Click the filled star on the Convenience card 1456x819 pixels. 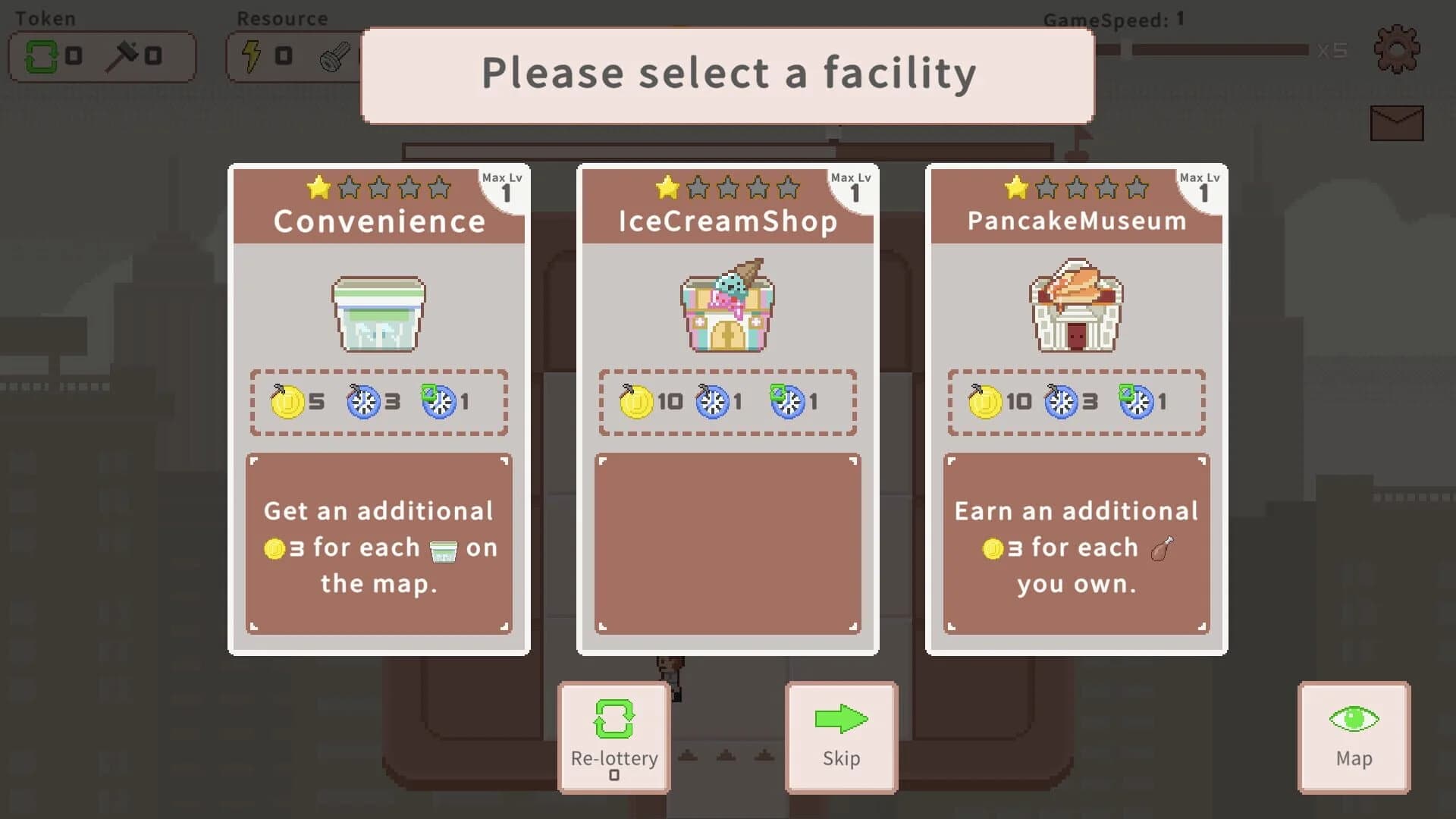[x=317, y=188]
